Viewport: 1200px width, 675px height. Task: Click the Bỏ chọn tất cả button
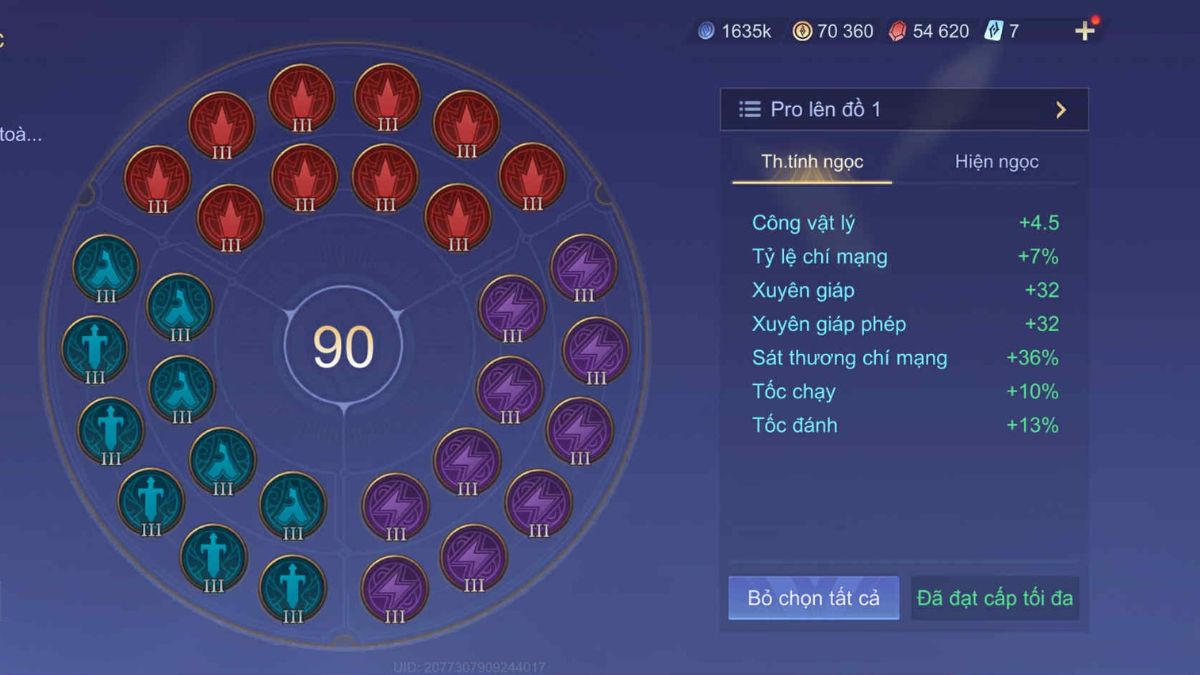coord(813,598)
